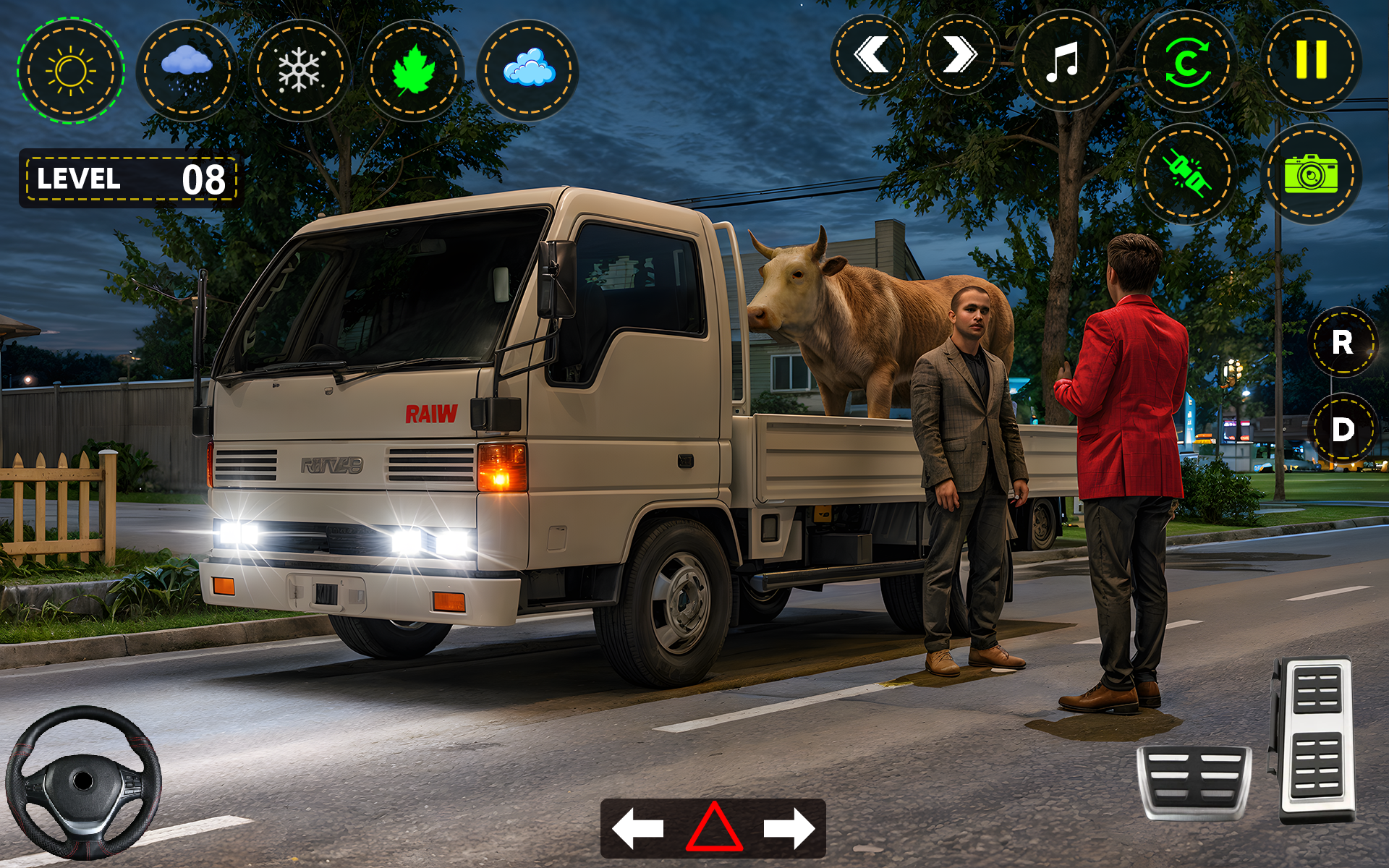
Task: Activate snowy weather mode
Action: 300,69
